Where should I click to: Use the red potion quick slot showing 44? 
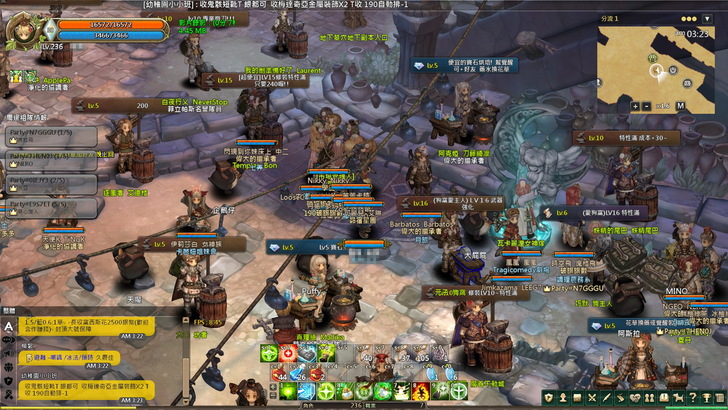[280, 371]
